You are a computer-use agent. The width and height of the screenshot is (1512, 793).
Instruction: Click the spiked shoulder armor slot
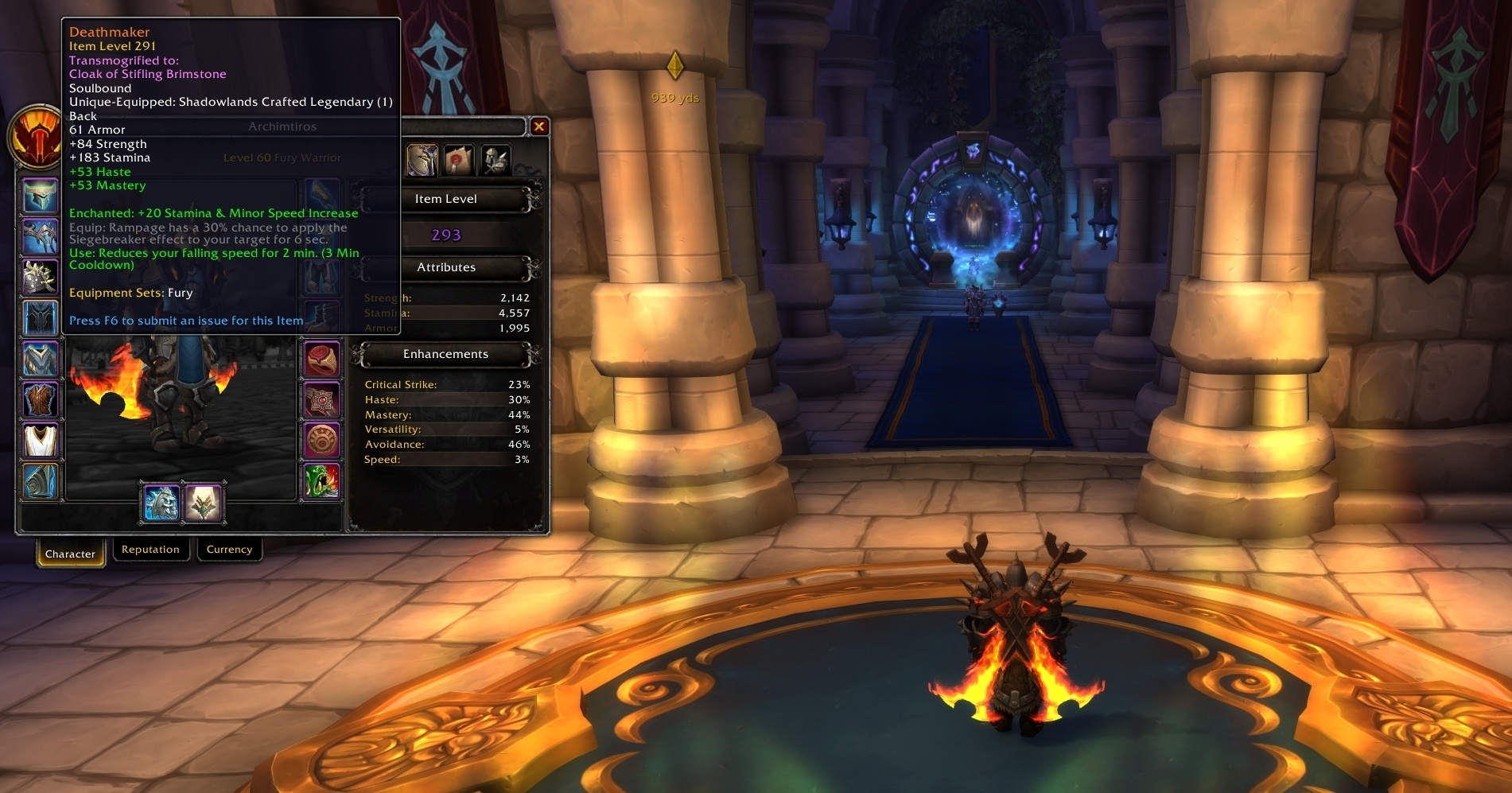point(40,277)
